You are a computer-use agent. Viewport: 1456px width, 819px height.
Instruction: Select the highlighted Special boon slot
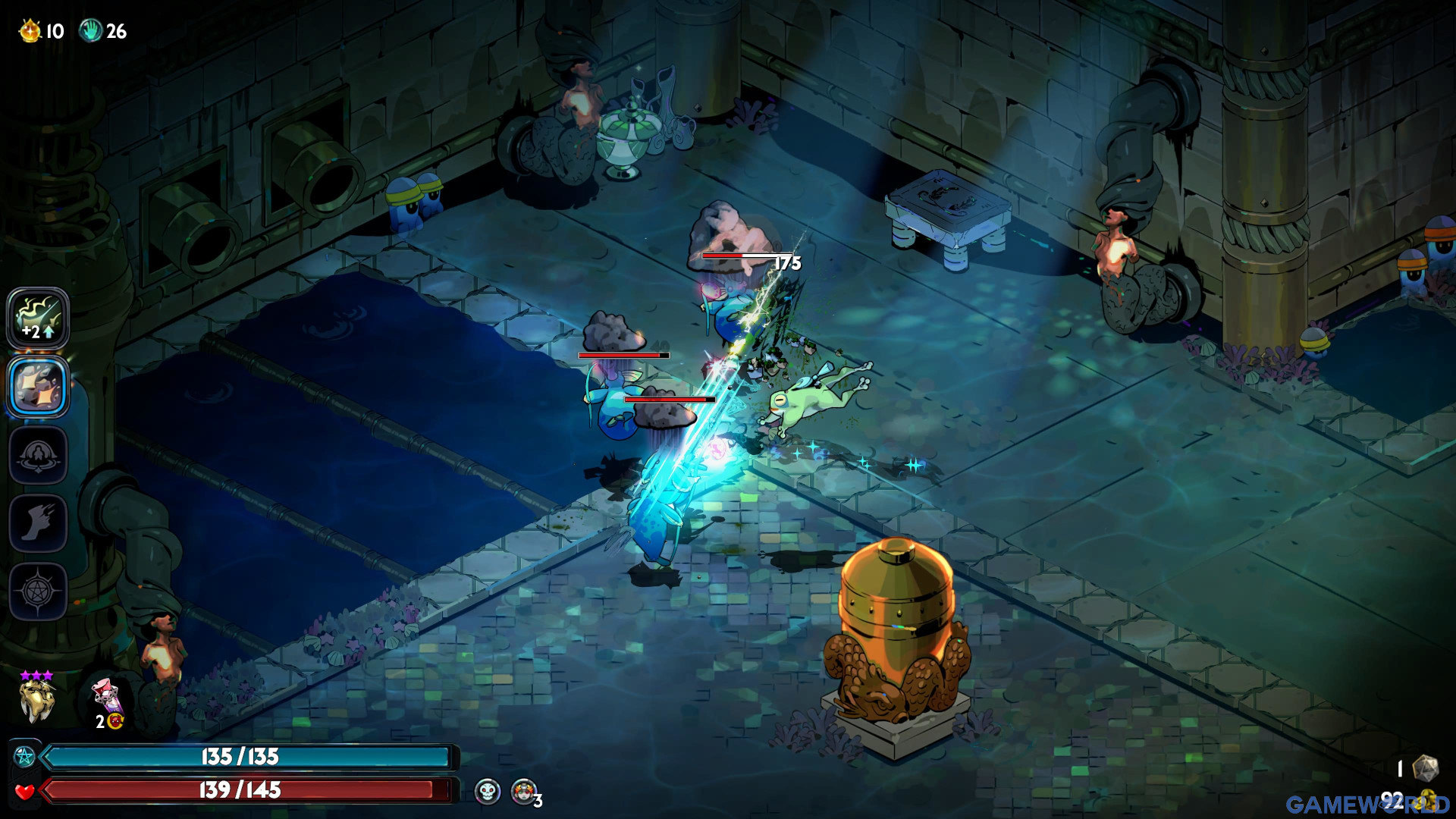pos(38,387)
